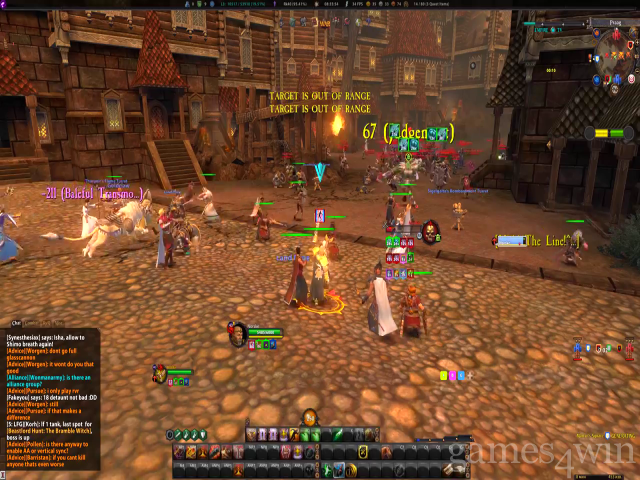This screenshot has width=640, height=480.
Task: Select the pet portrait unit frame
Action: [x=160, y=374]
